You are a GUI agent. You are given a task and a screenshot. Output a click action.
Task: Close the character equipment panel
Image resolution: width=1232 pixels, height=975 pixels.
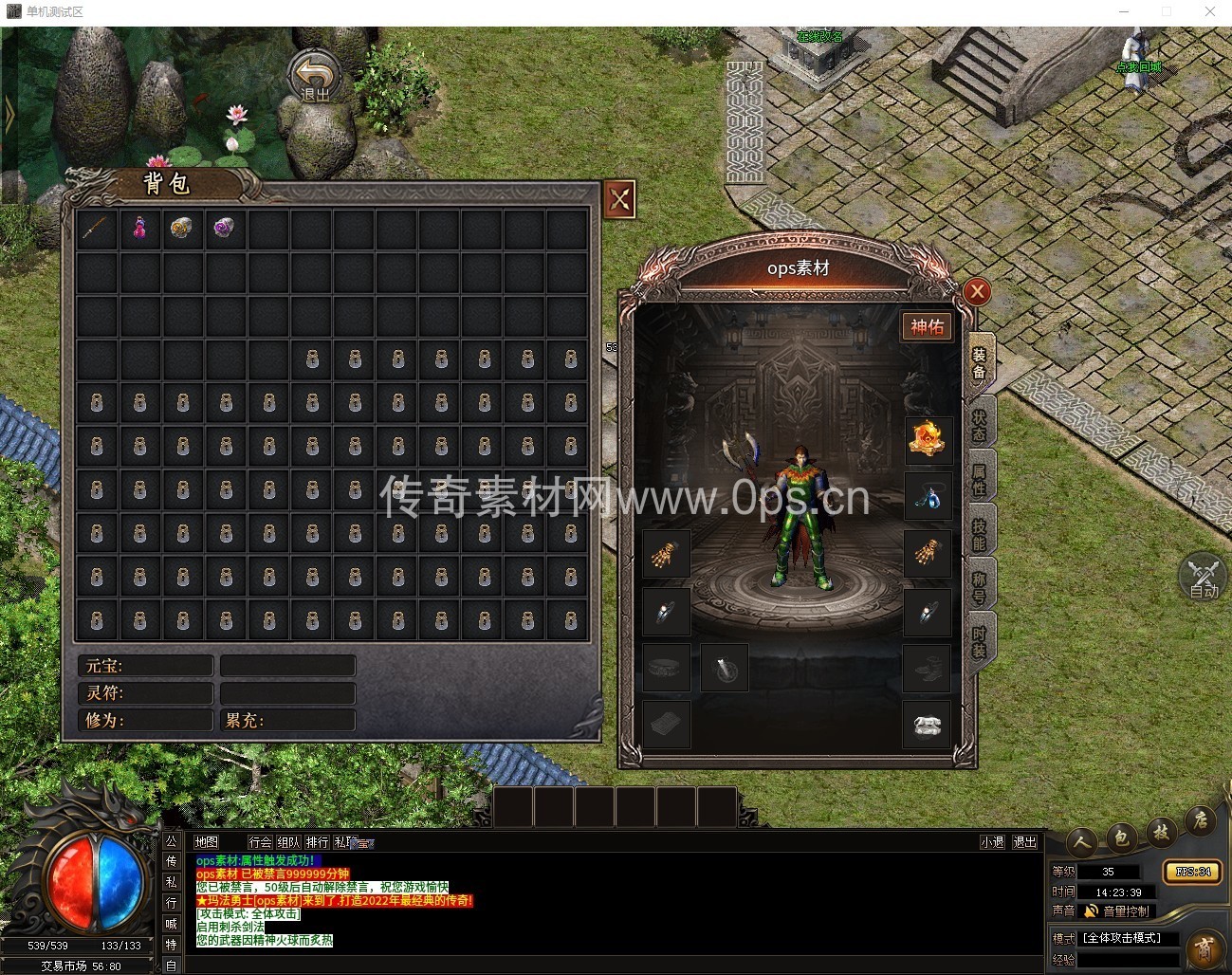[977, 292]
